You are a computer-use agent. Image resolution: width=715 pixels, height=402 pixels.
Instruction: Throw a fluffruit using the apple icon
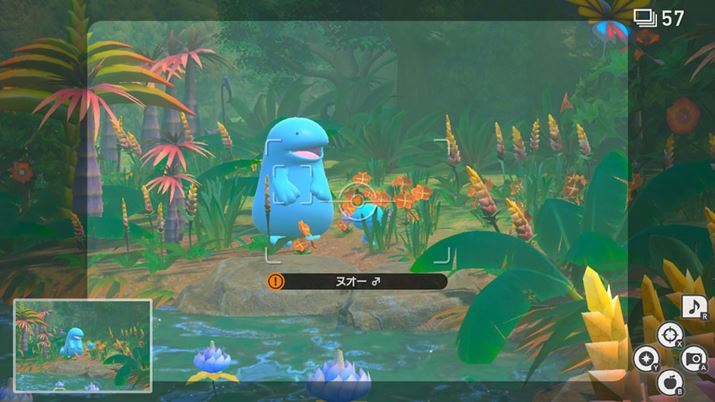pos(670,380)
